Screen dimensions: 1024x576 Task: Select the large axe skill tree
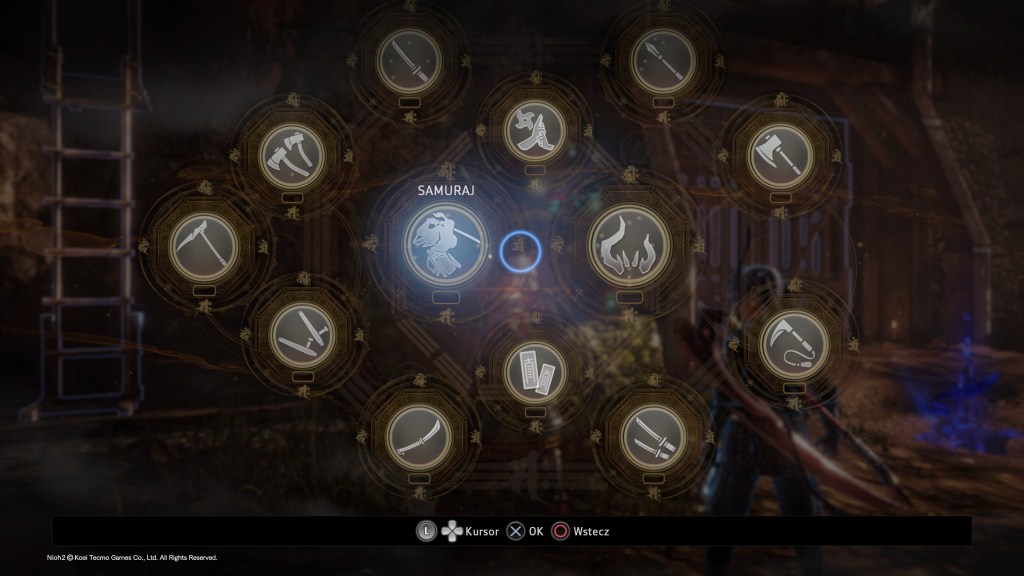click(x=779, y=156)
